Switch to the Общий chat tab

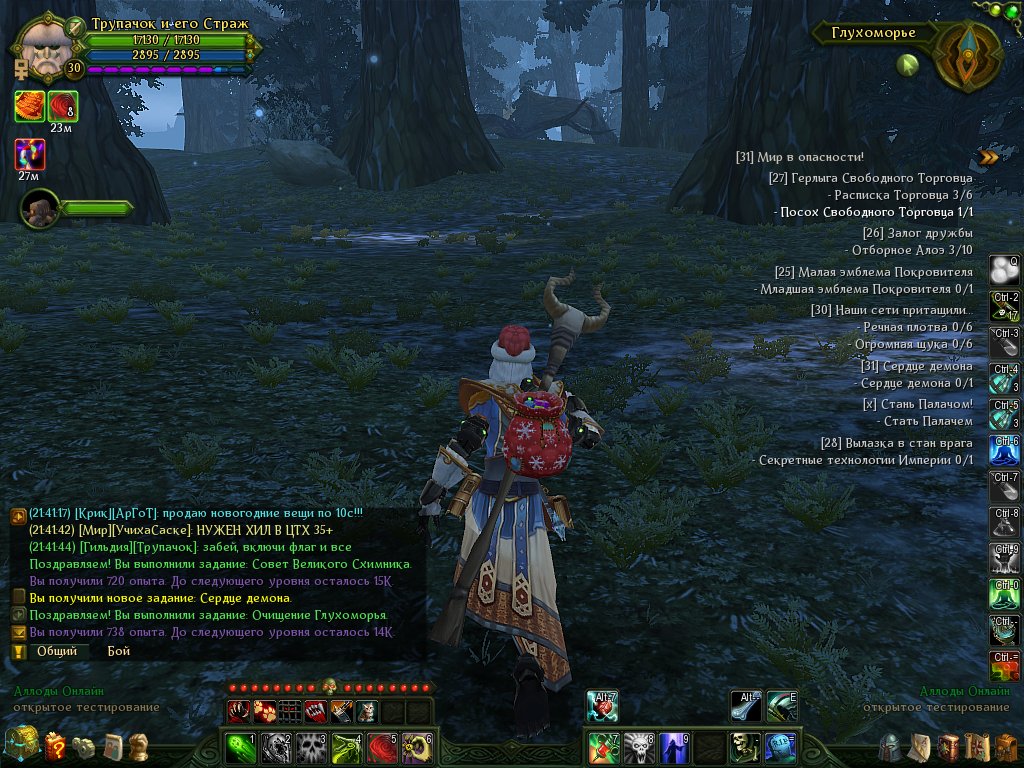57,650
